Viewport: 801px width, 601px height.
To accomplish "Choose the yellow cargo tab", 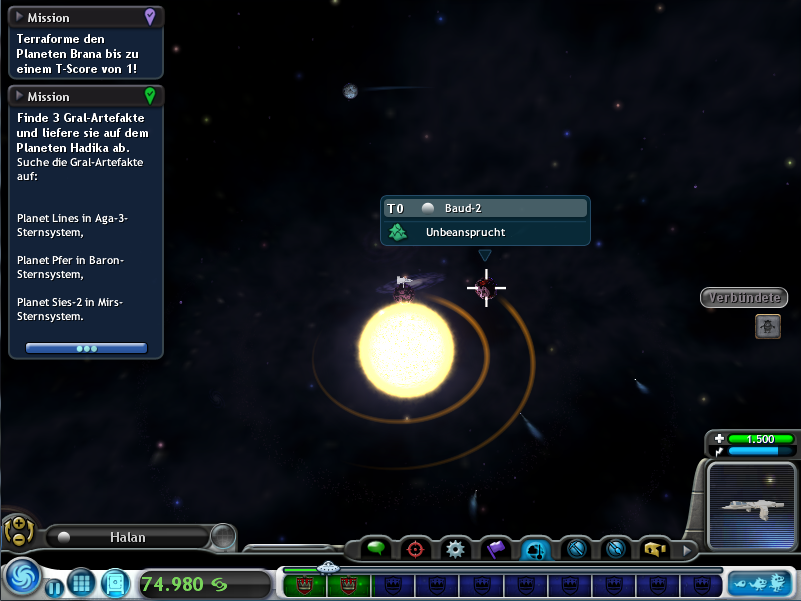I will [x=655, y=549].
